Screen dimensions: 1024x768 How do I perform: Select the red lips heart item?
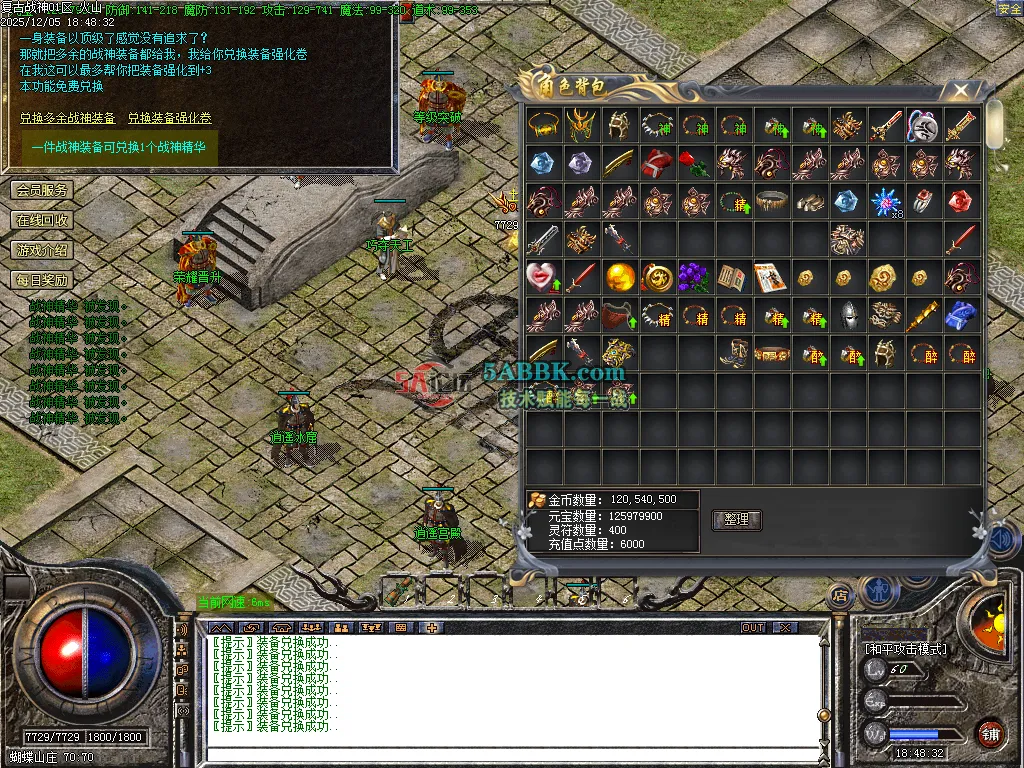click(x=542, y=277)
